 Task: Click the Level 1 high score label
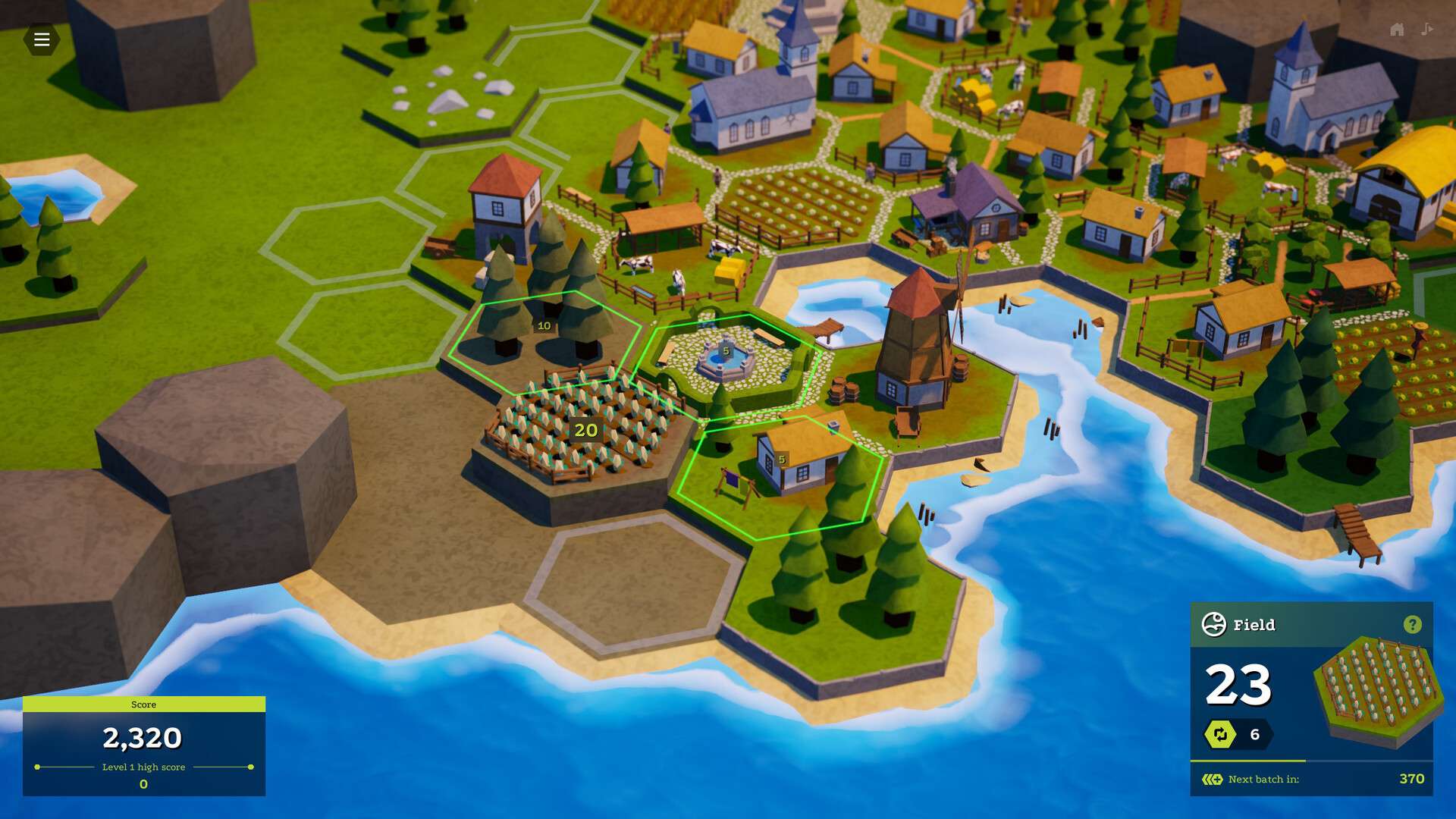pos(143,767)
